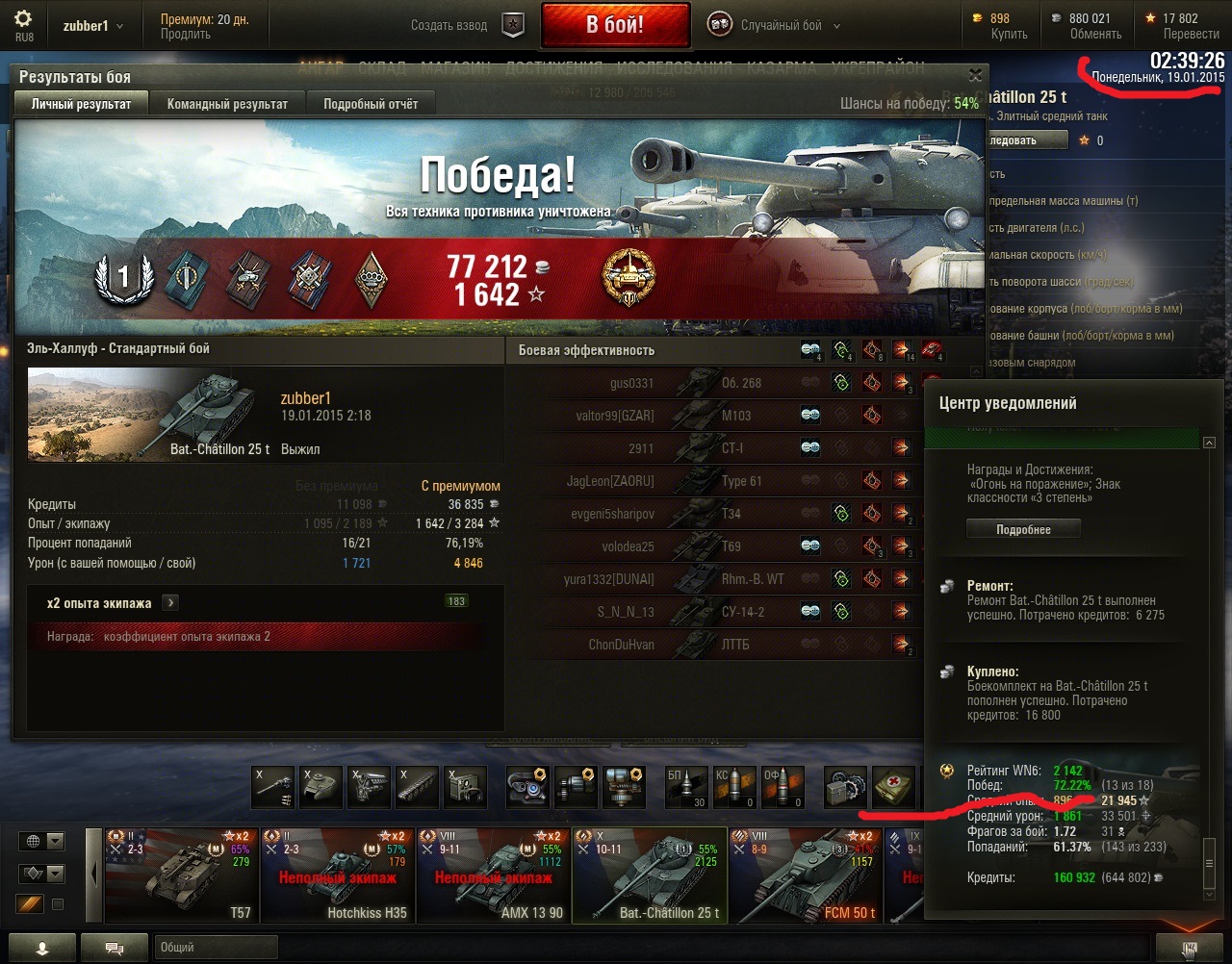Switch to the Подробный отчёт tab
The image size is (1232, 964).
tap(371, 104)
